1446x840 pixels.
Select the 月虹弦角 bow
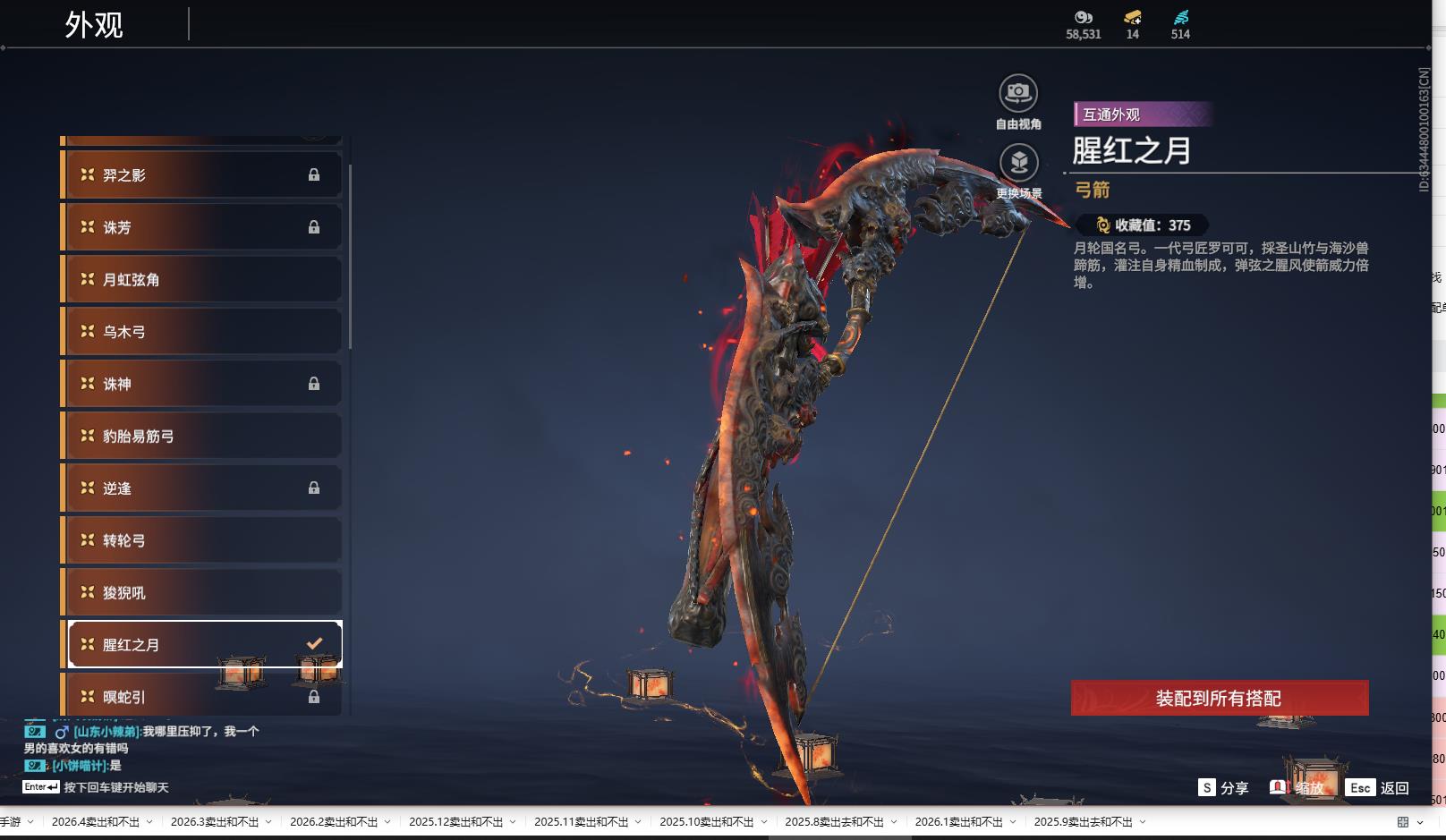201,279
